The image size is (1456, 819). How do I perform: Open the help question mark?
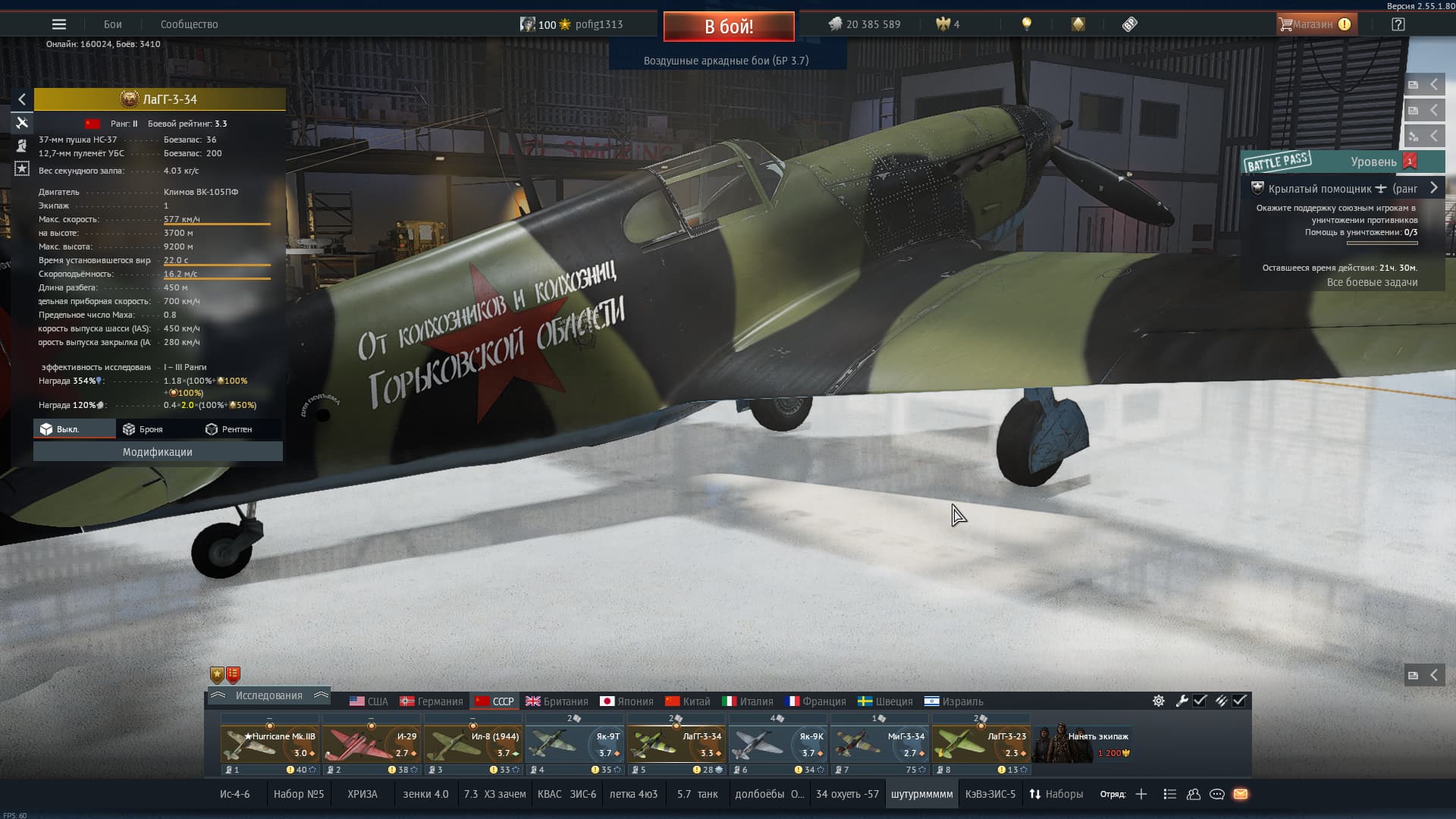(x=1398, y=24)
